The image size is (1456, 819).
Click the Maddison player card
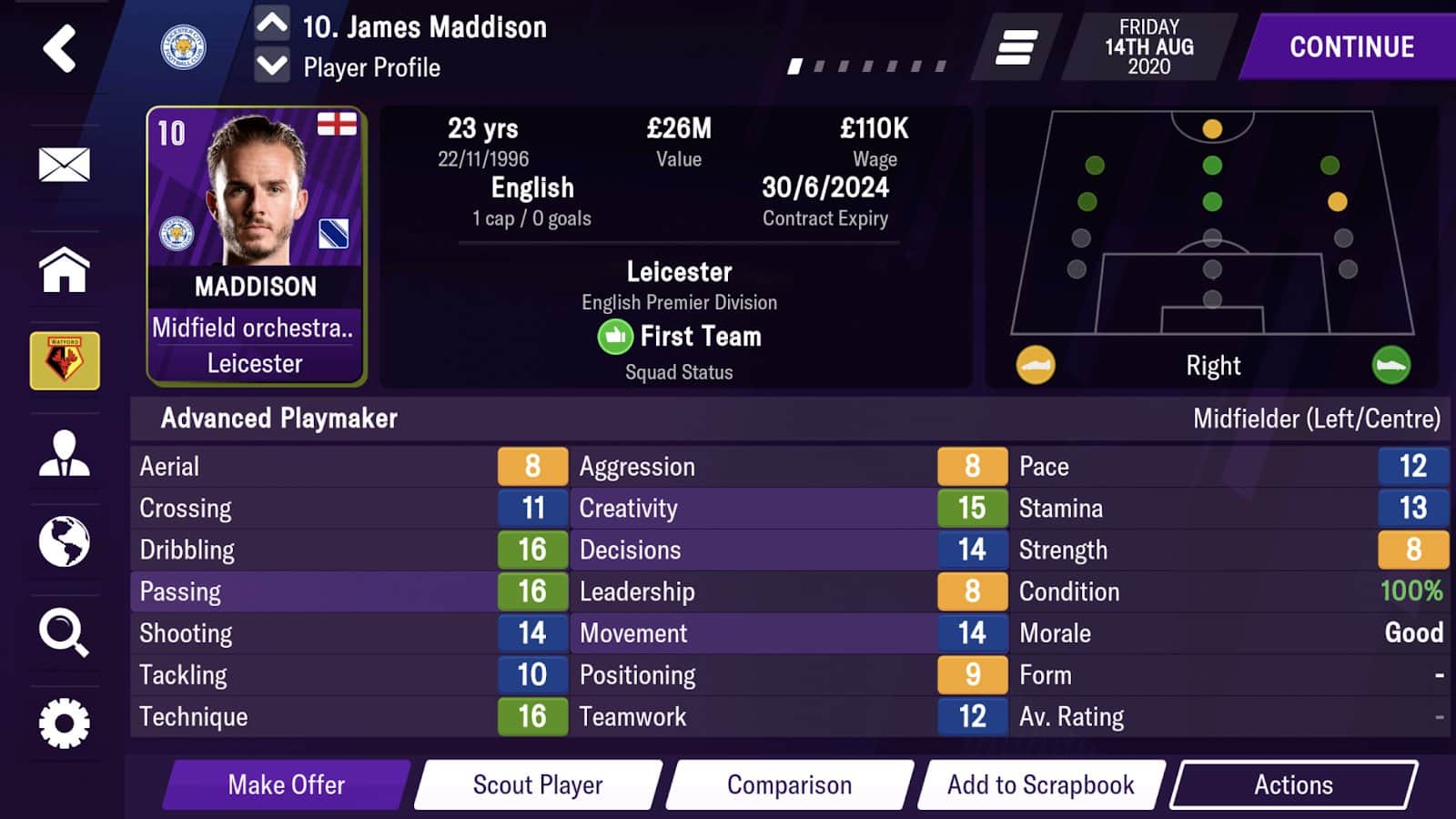pyautogui.click(x=256, y=246)
